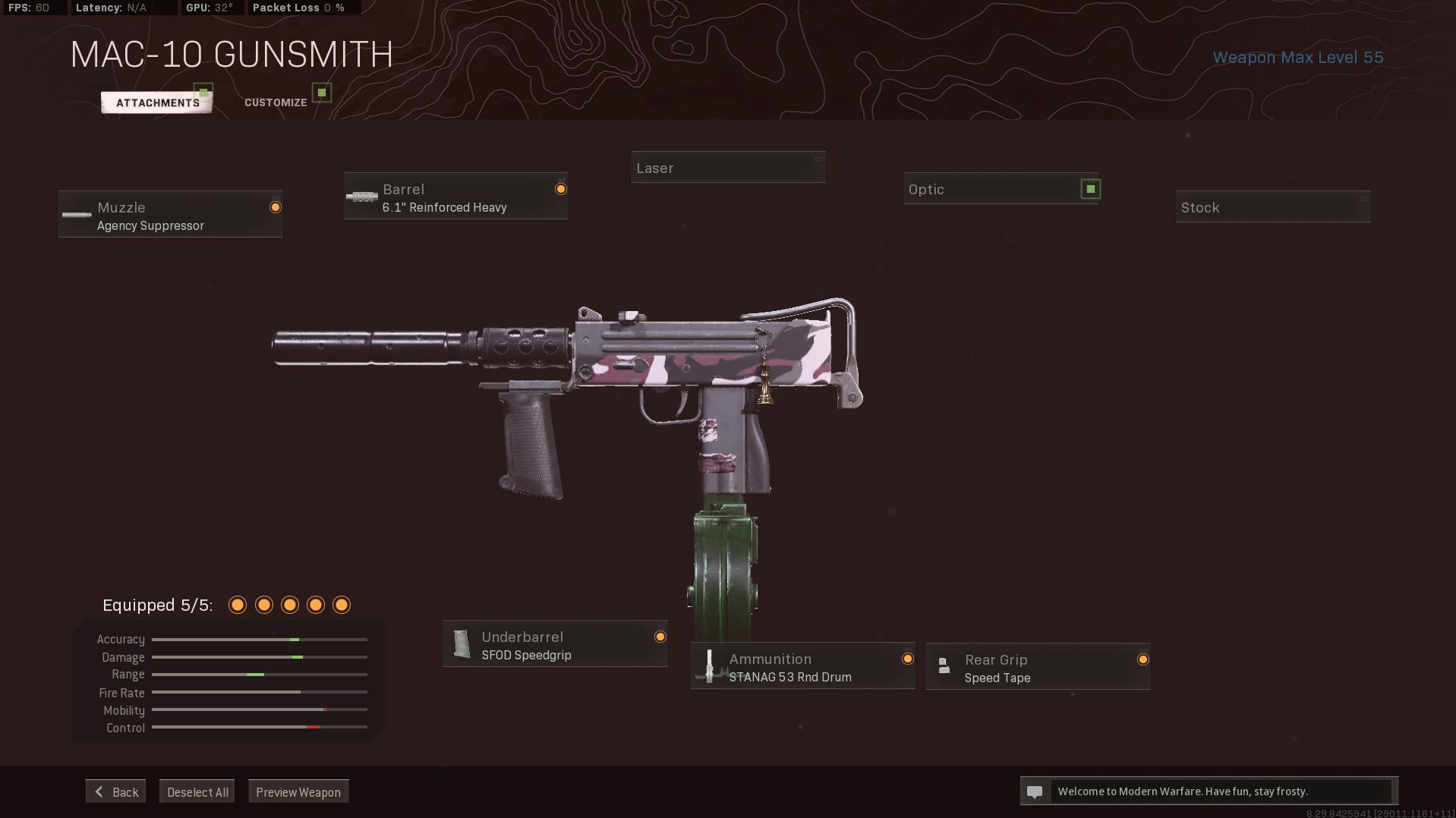1456x818 pixels.
Task: Select the Ammunition STANAG drum slot
Action: (x=802, y=667)
